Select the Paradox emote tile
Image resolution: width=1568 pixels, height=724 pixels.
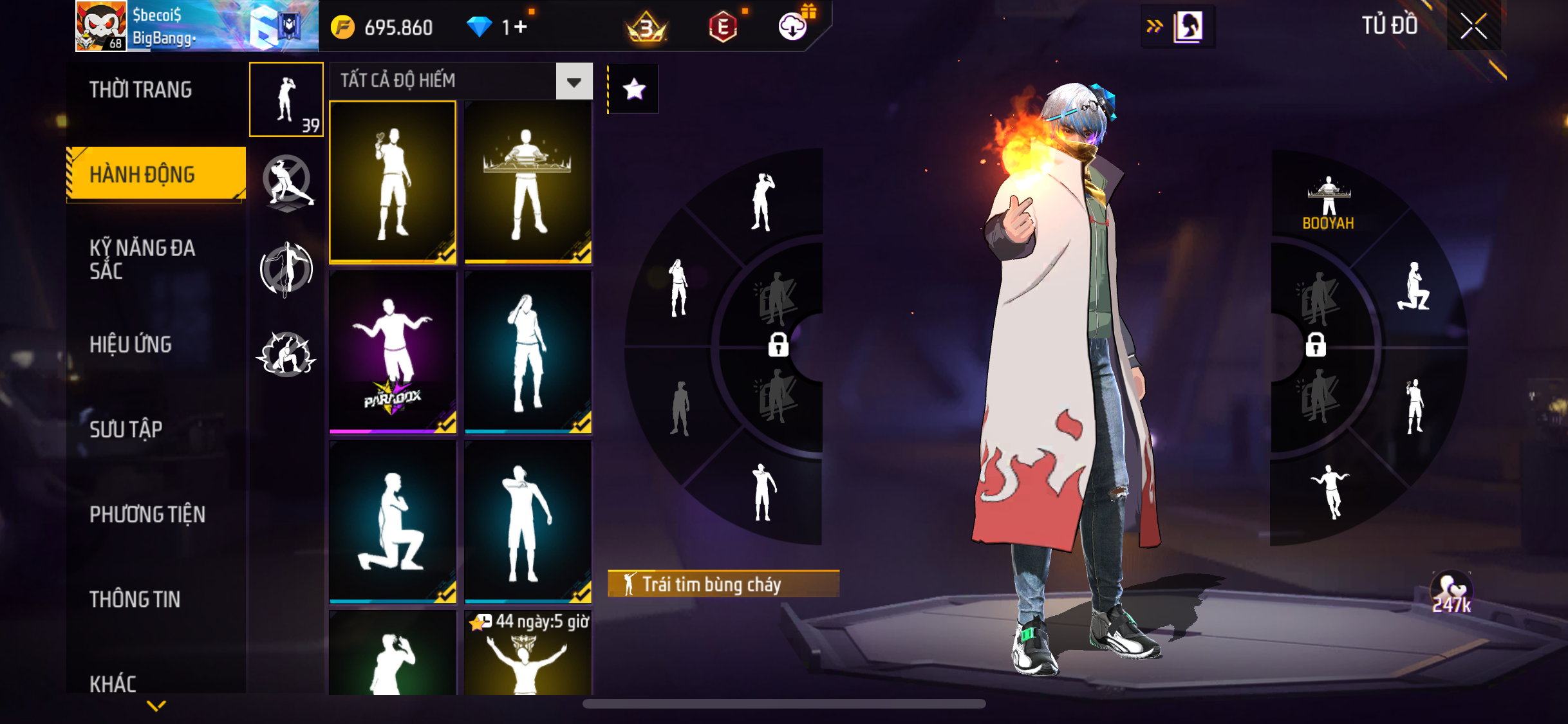[393, 352]
